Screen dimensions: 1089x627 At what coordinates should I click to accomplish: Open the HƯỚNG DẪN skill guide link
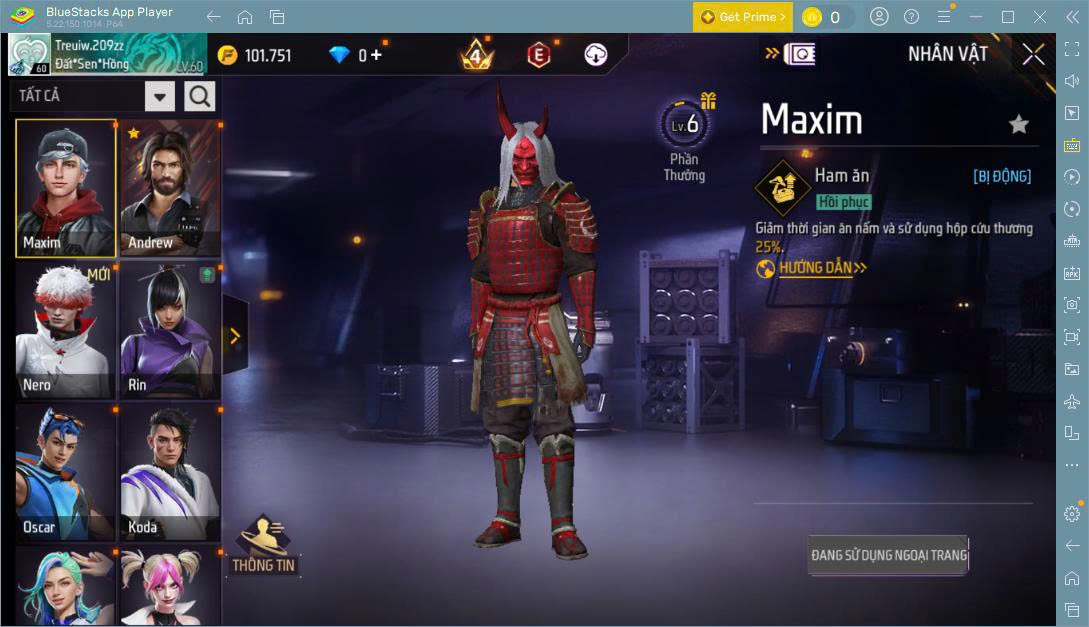coord(812,268)
